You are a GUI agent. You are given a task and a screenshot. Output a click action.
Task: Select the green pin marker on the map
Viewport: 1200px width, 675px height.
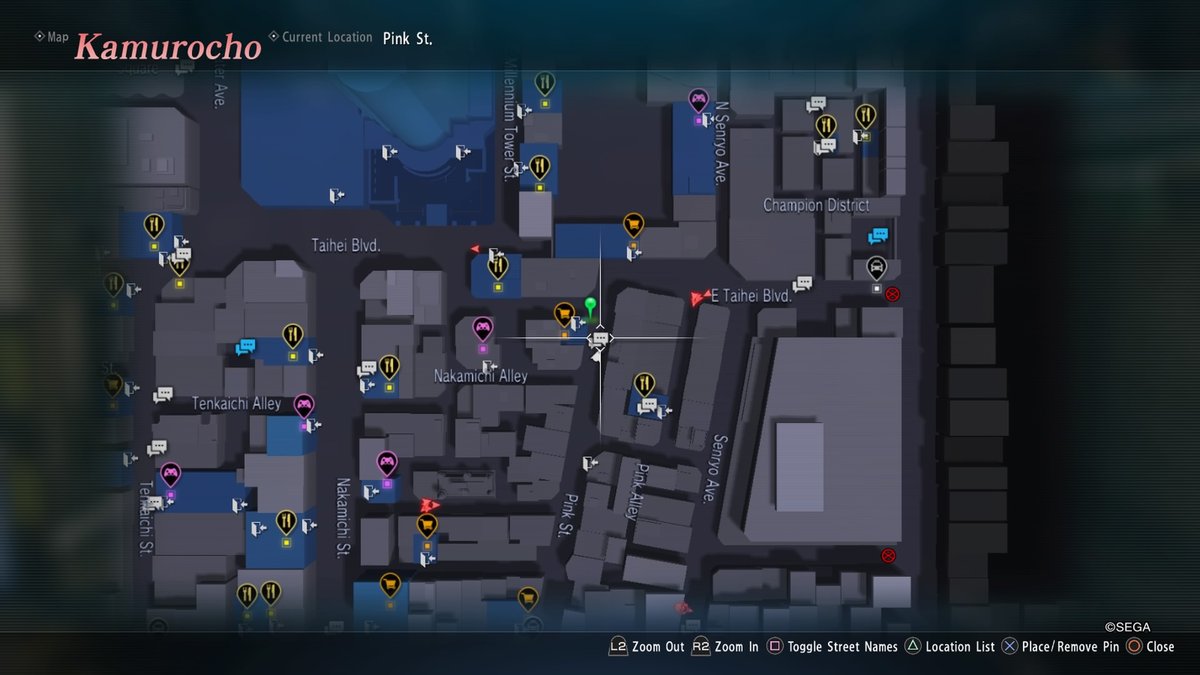[x=590, y=304]
